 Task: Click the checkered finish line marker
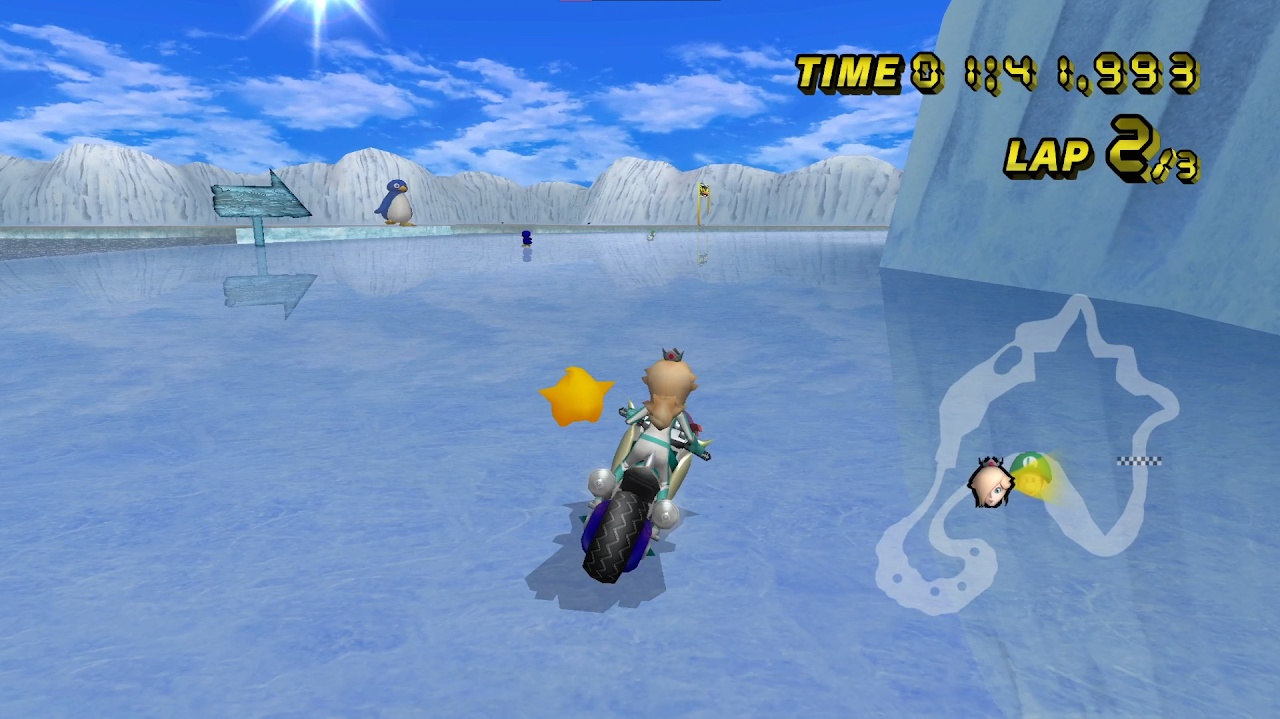point(1139,461)
